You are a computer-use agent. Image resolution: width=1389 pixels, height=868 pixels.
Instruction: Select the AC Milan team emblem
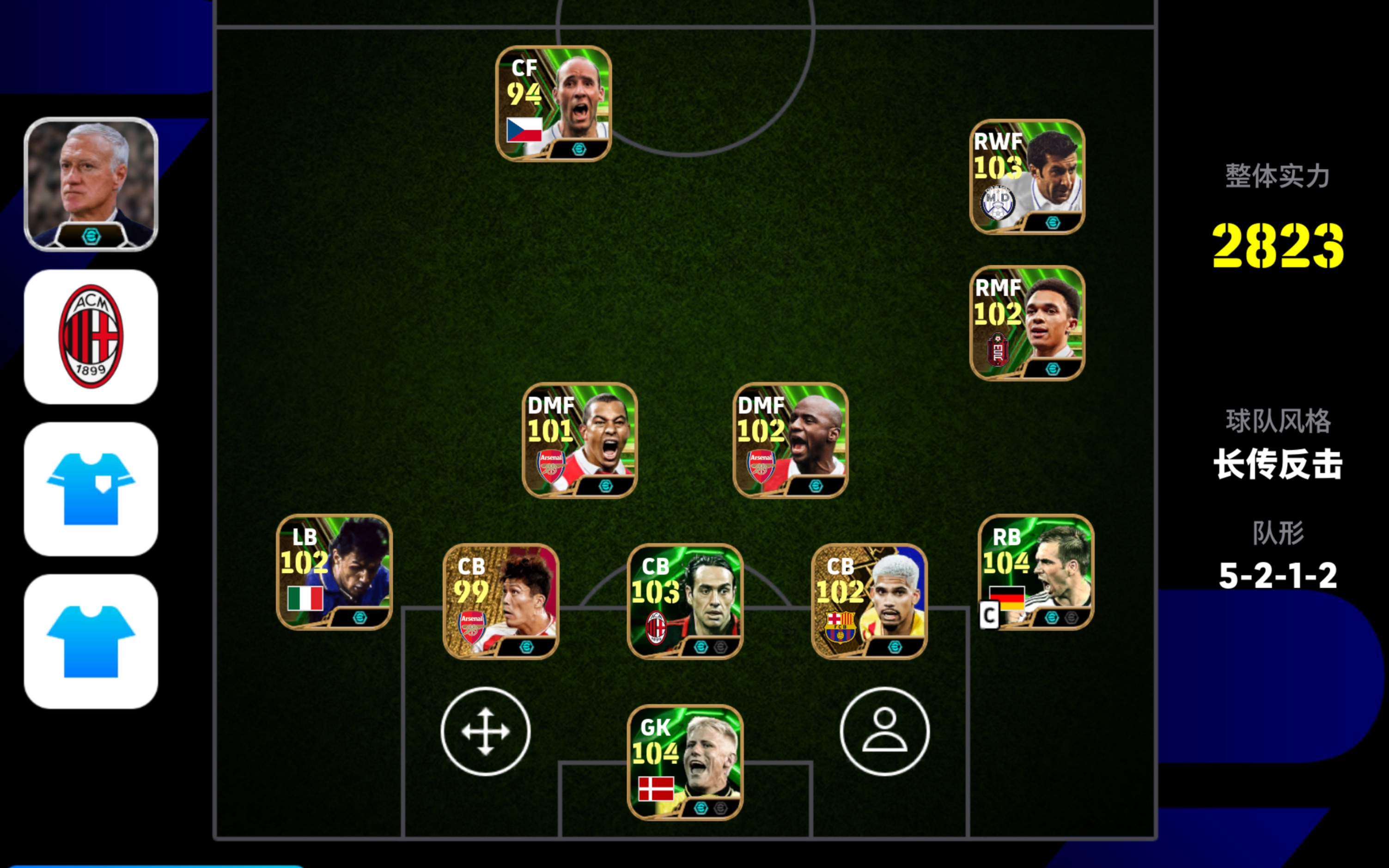tap(91, 337)
